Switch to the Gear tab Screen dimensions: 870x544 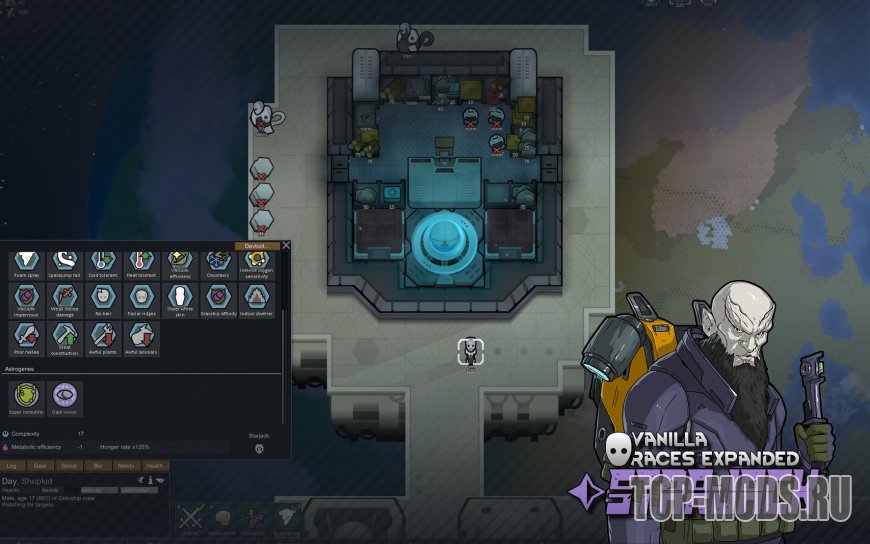coord(40,465)
